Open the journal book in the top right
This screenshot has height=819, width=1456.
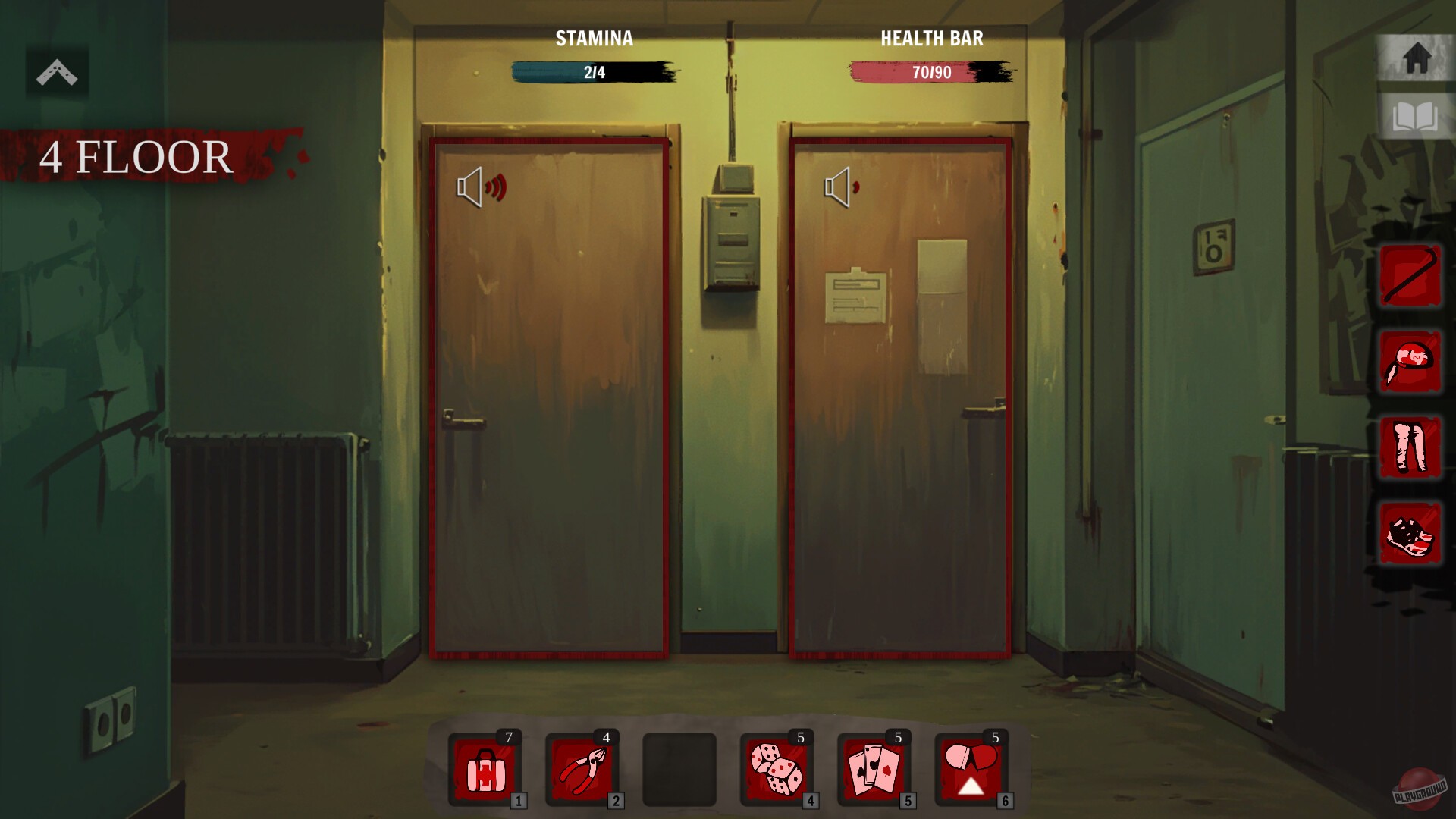coord(1417,115)
